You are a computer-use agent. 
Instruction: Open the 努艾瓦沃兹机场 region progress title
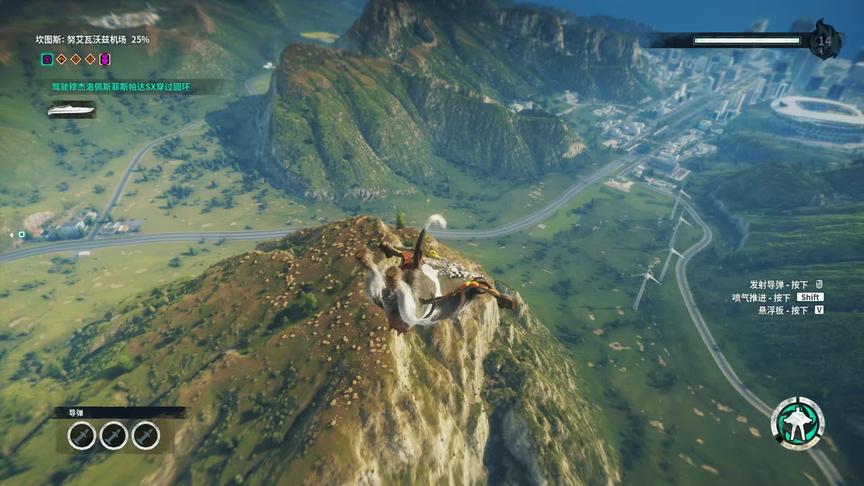coord(92,40)
